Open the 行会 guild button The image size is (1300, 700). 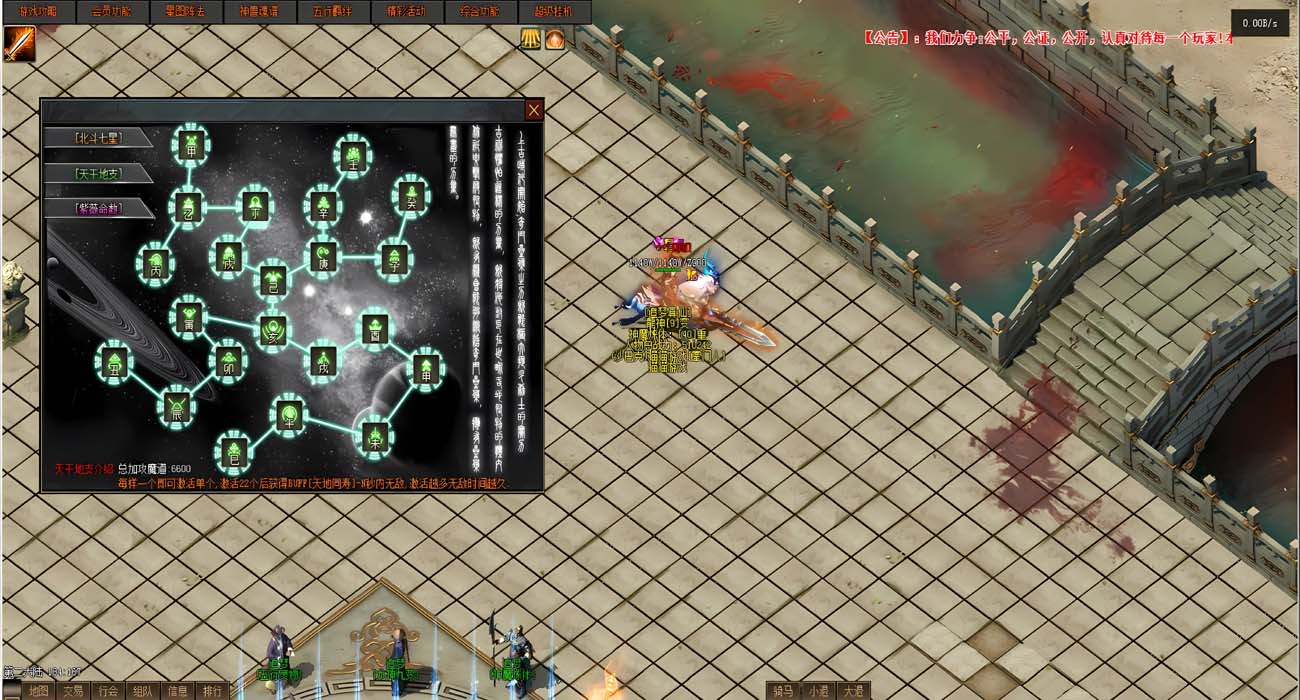click(x=108, y=691)
